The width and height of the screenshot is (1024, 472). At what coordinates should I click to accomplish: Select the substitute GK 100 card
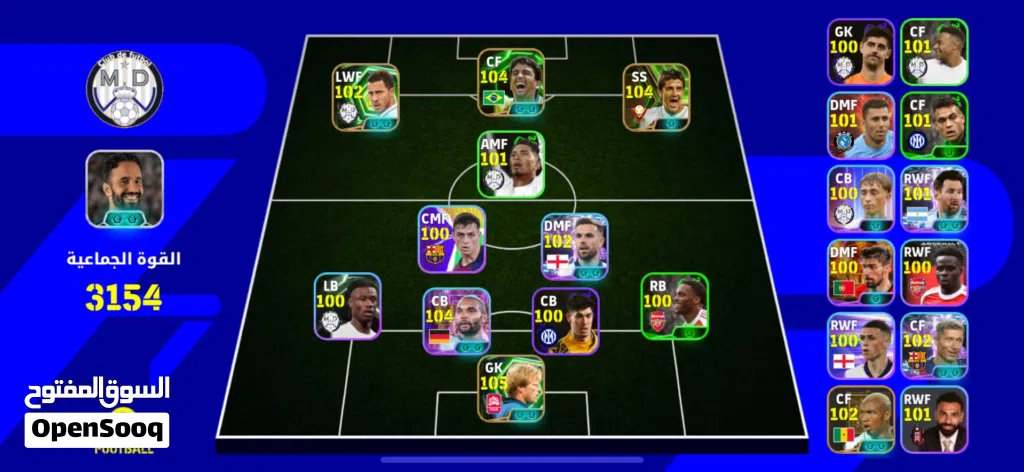coord(860,51)
